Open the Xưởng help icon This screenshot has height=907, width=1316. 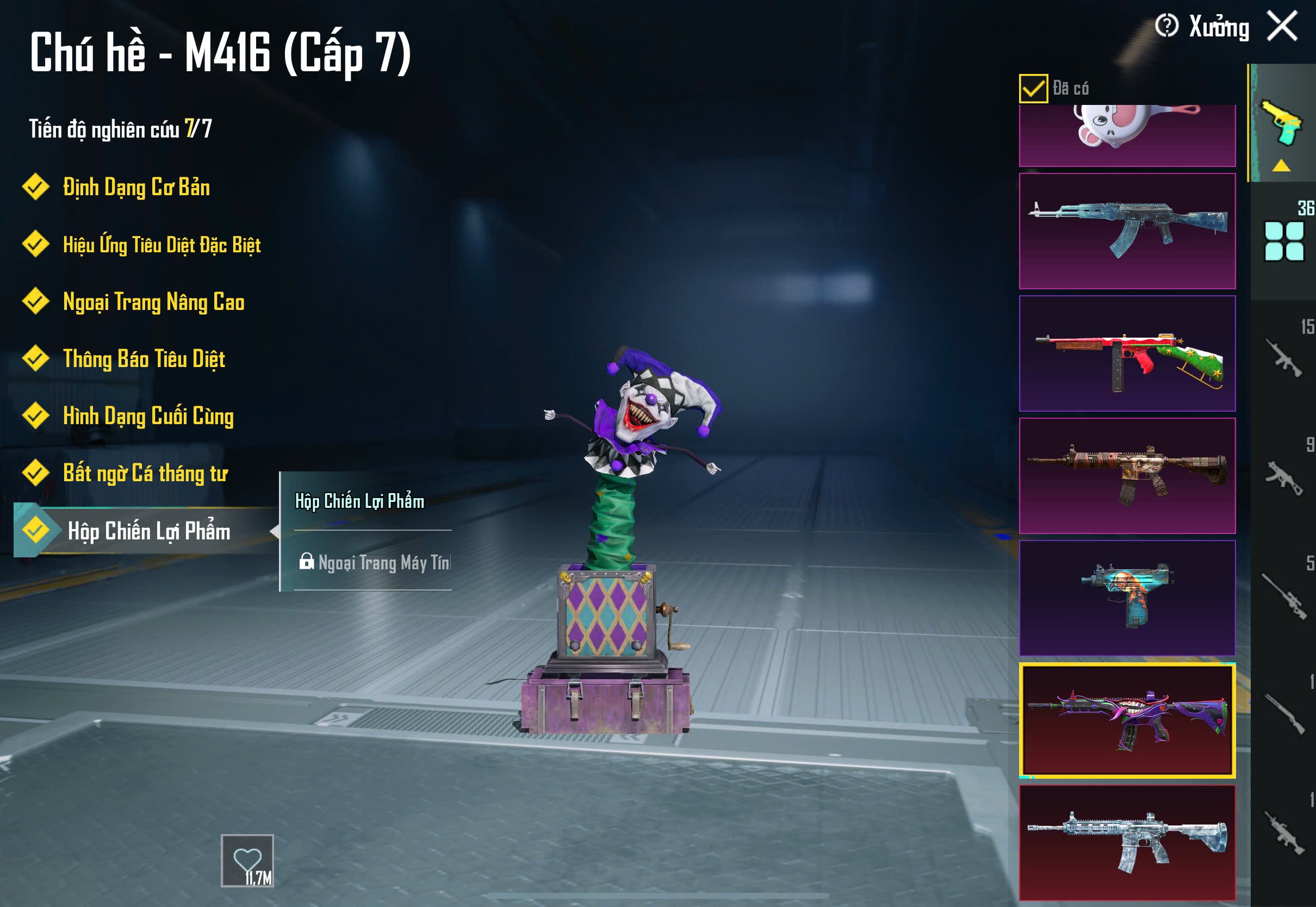(x=1166, y=26)
